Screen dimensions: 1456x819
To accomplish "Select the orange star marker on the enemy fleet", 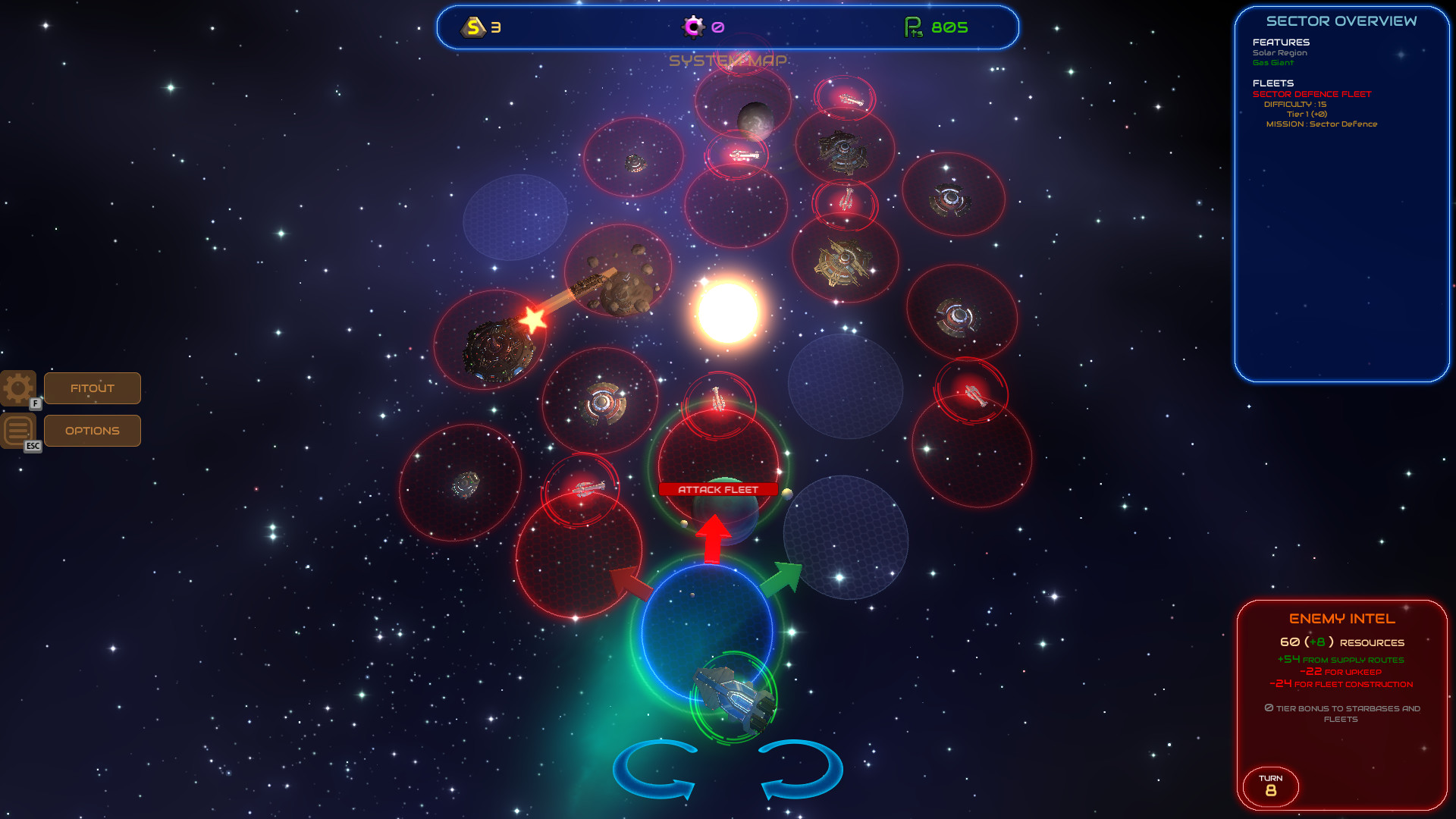I will (x=533, y=319).
